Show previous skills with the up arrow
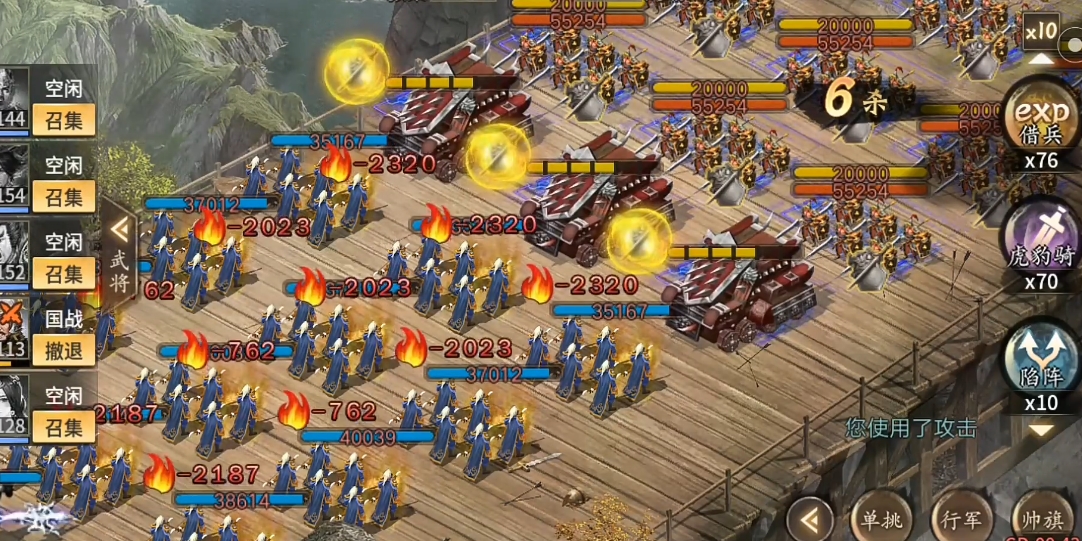This screenshot has height=541, width=1082. click(1041, 58)
